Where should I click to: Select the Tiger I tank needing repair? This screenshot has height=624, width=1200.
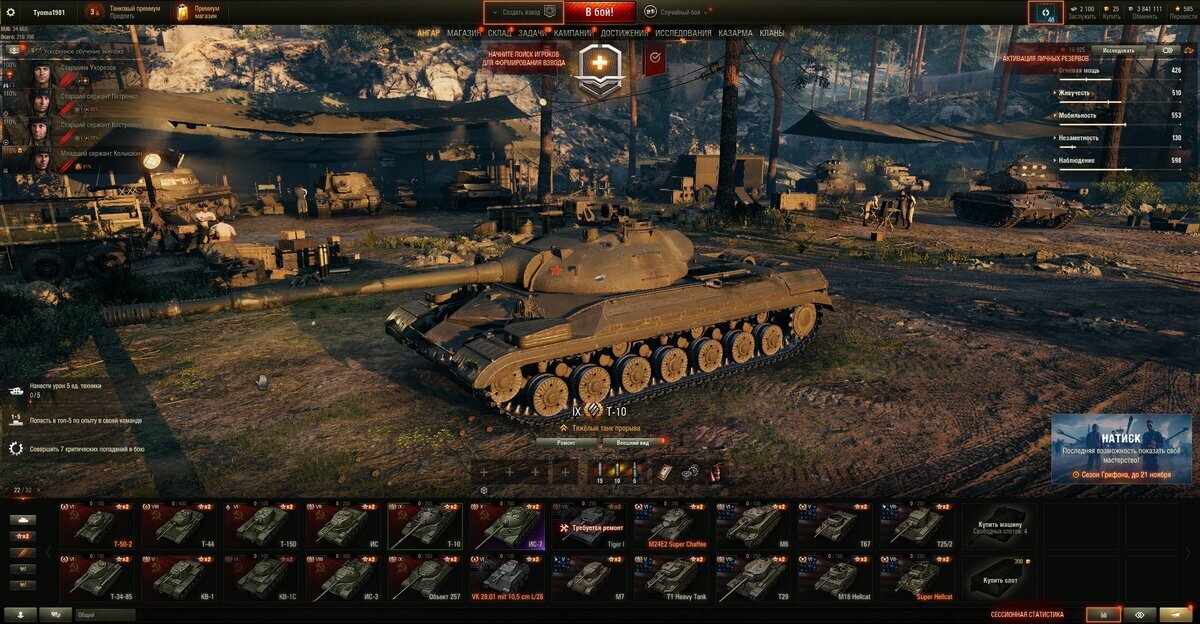[589, 525]
